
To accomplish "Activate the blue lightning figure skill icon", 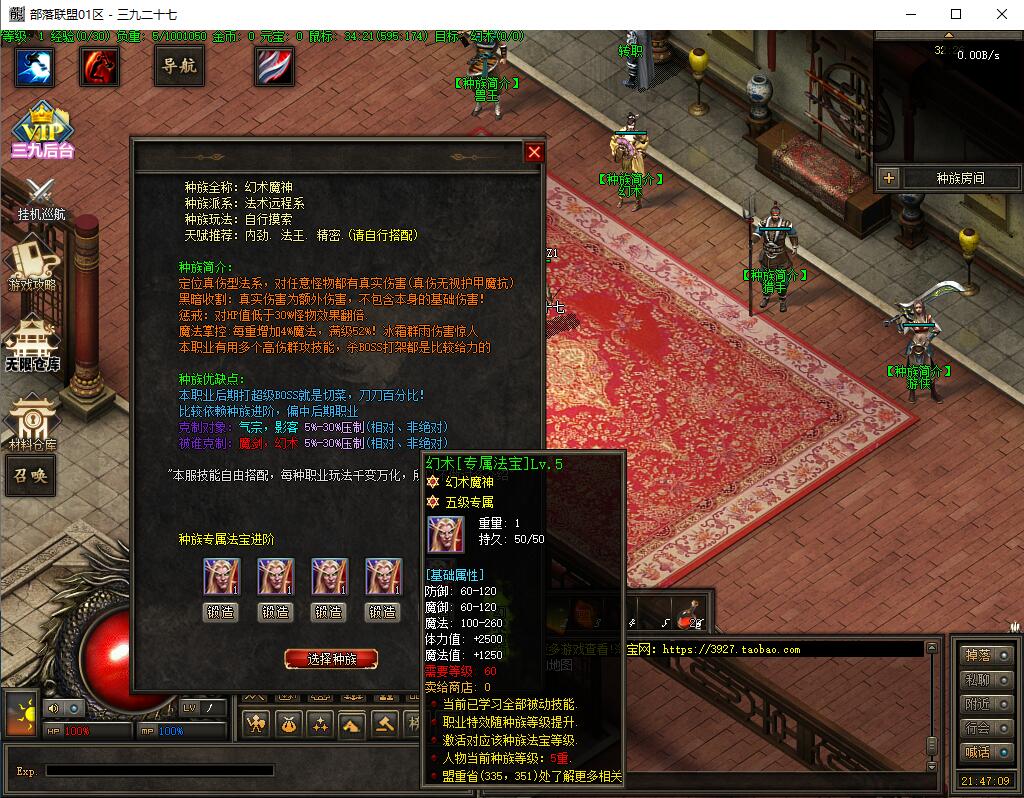I will click(x=34, y=67).
